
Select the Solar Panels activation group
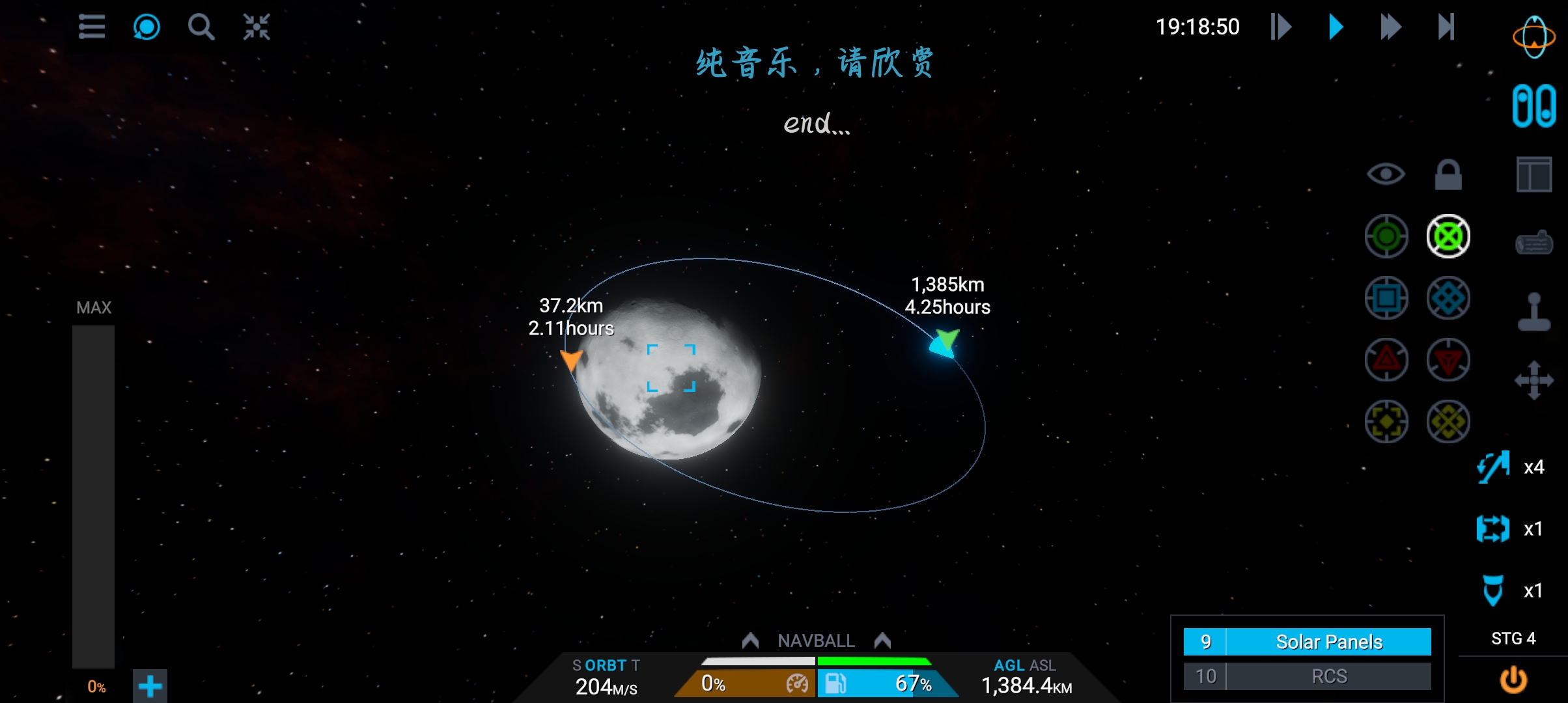(1328, 642)
